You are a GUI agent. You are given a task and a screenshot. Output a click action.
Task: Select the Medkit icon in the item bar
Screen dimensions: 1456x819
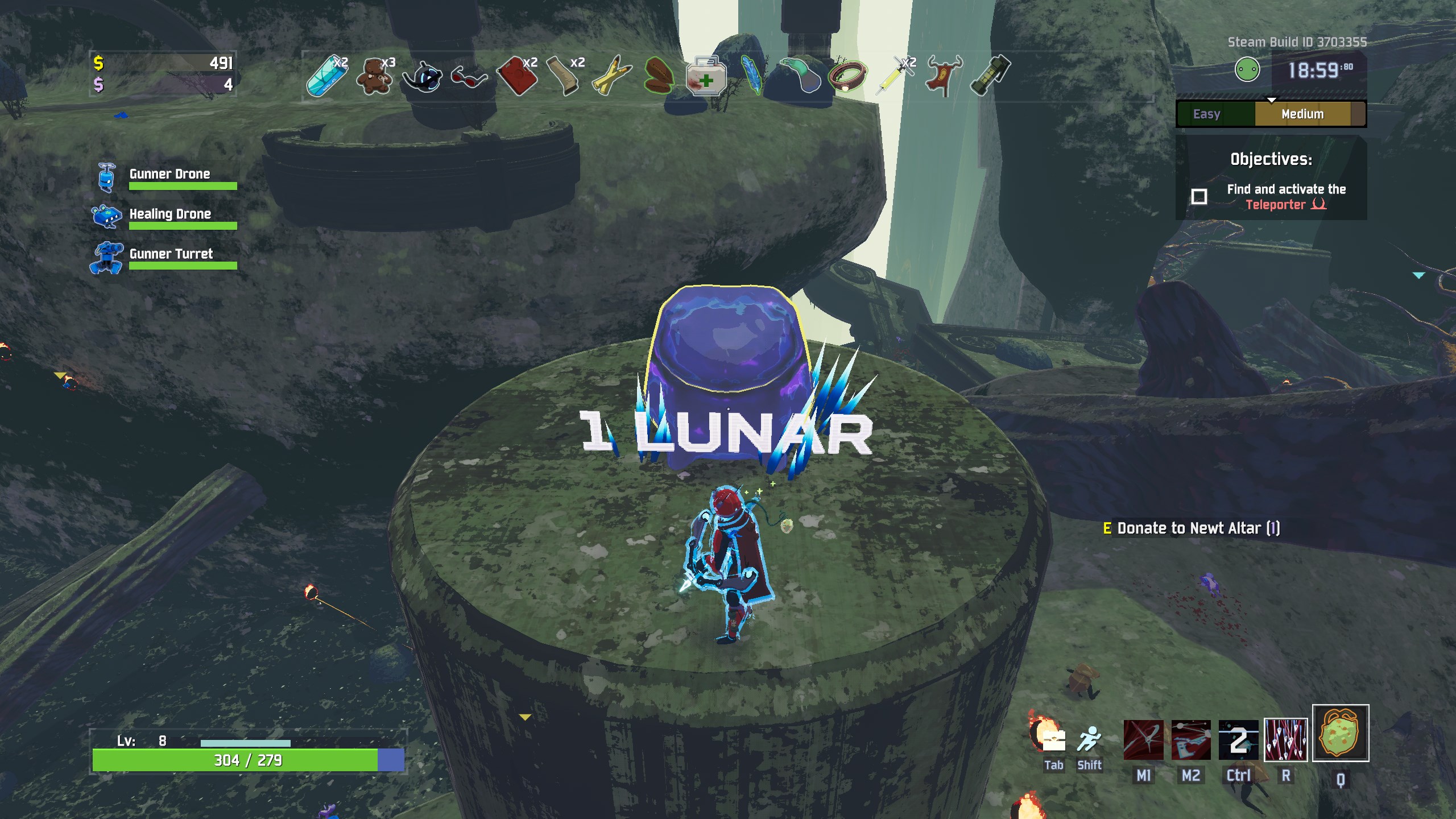(706, 77)
